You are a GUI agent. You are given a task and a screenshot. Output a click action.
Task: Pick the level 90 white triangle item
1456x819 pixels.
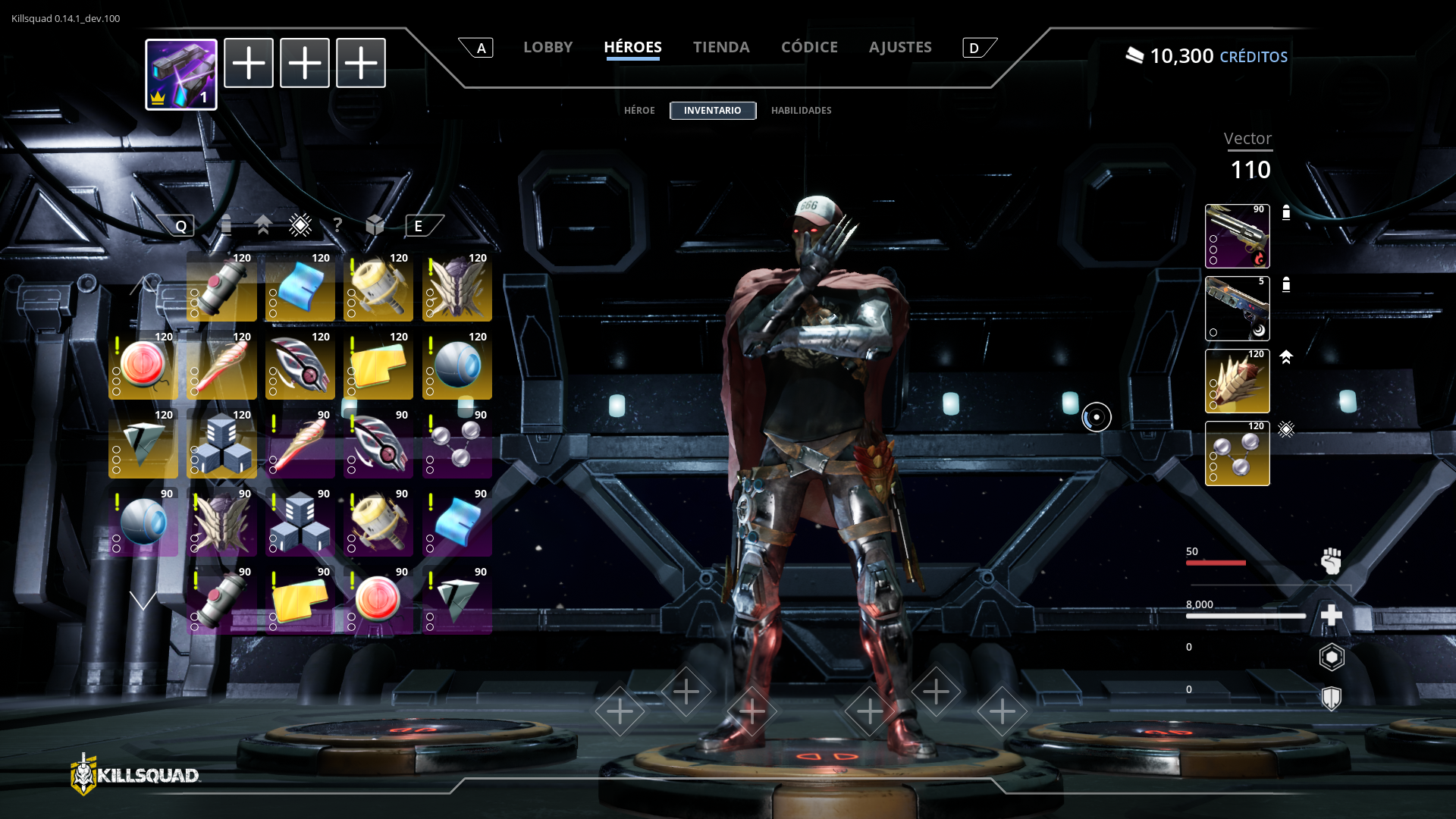click(457, 602)
